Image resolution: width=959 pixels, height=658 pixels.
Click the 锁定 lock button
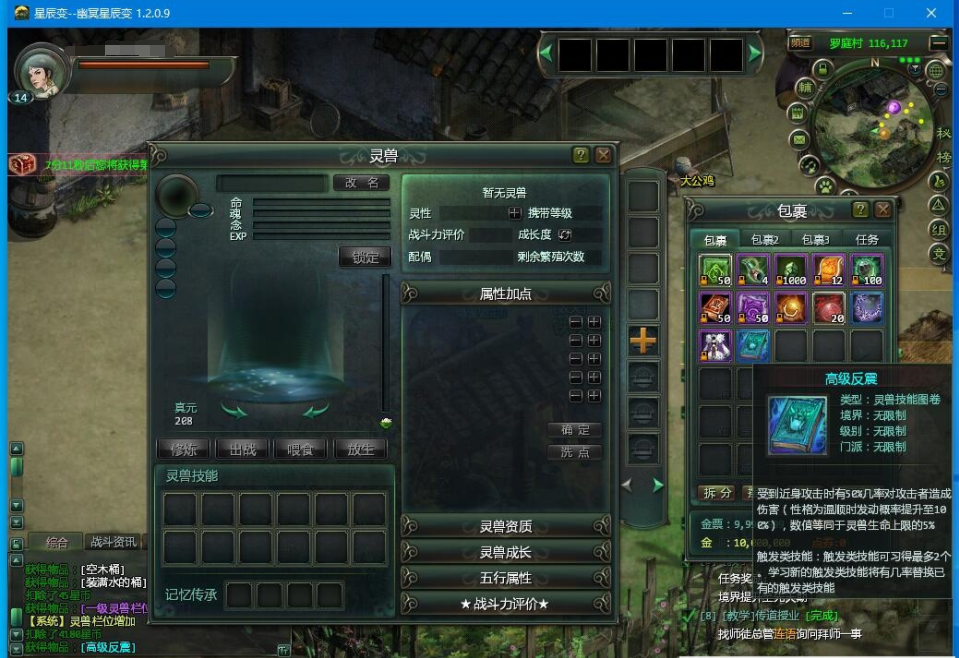tap(365, 257)
